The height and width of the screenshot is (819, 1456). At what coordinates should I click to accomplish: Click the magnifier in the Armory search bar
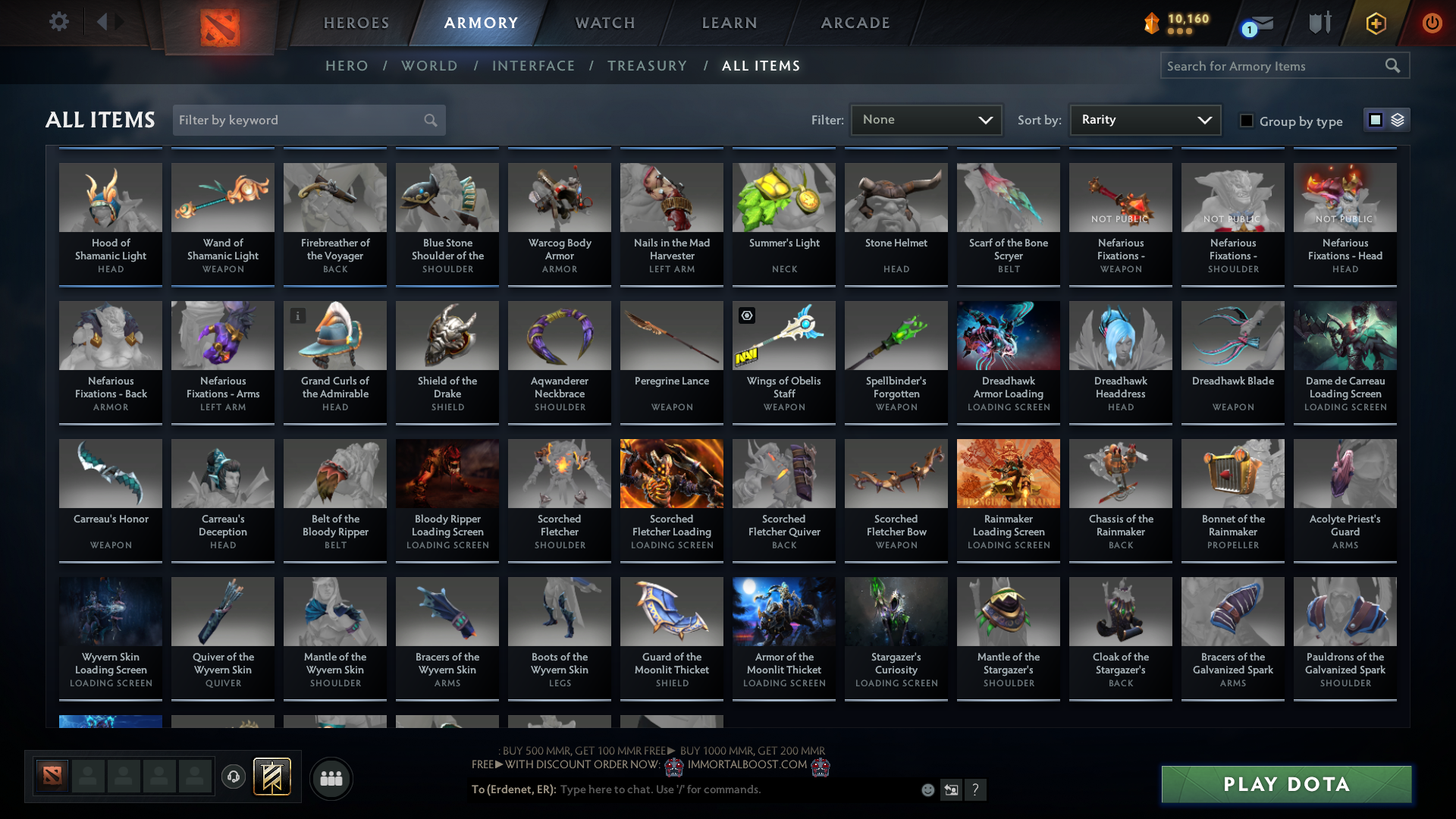[1394, 65]
